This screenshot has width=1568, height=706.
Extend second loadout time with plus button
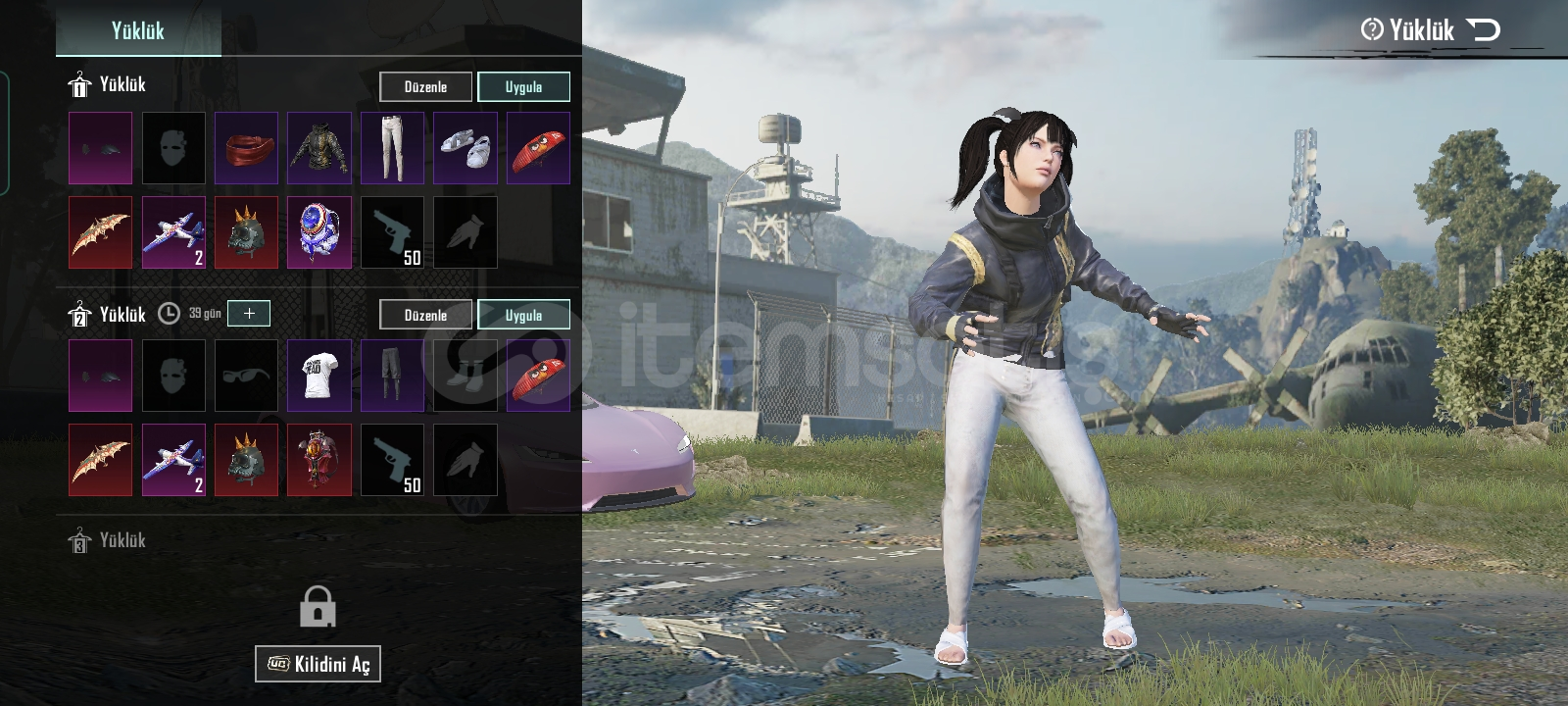pos(249,313)
